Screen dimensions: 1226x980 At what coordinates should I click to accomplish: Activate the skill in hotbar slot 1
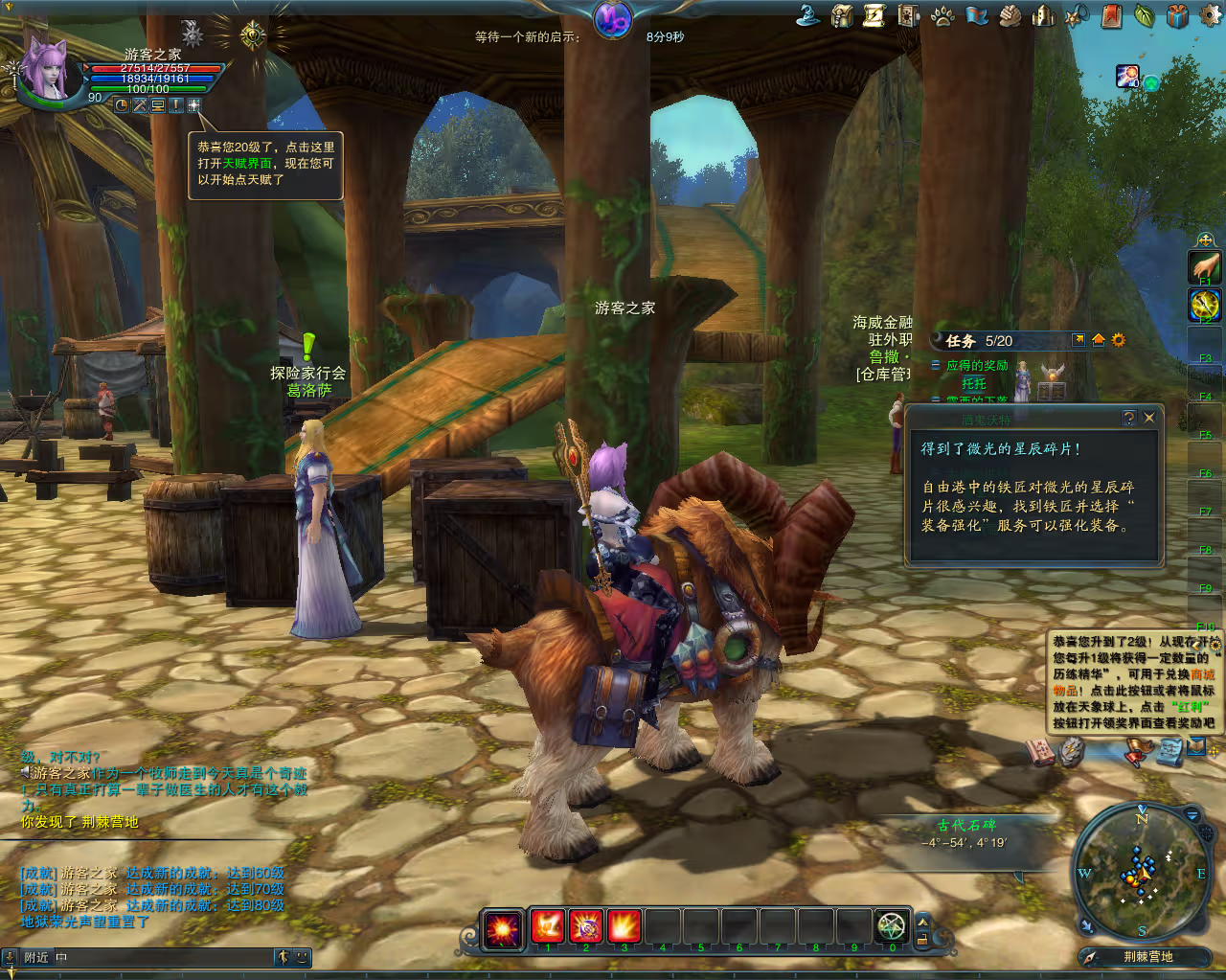[548, 926]
